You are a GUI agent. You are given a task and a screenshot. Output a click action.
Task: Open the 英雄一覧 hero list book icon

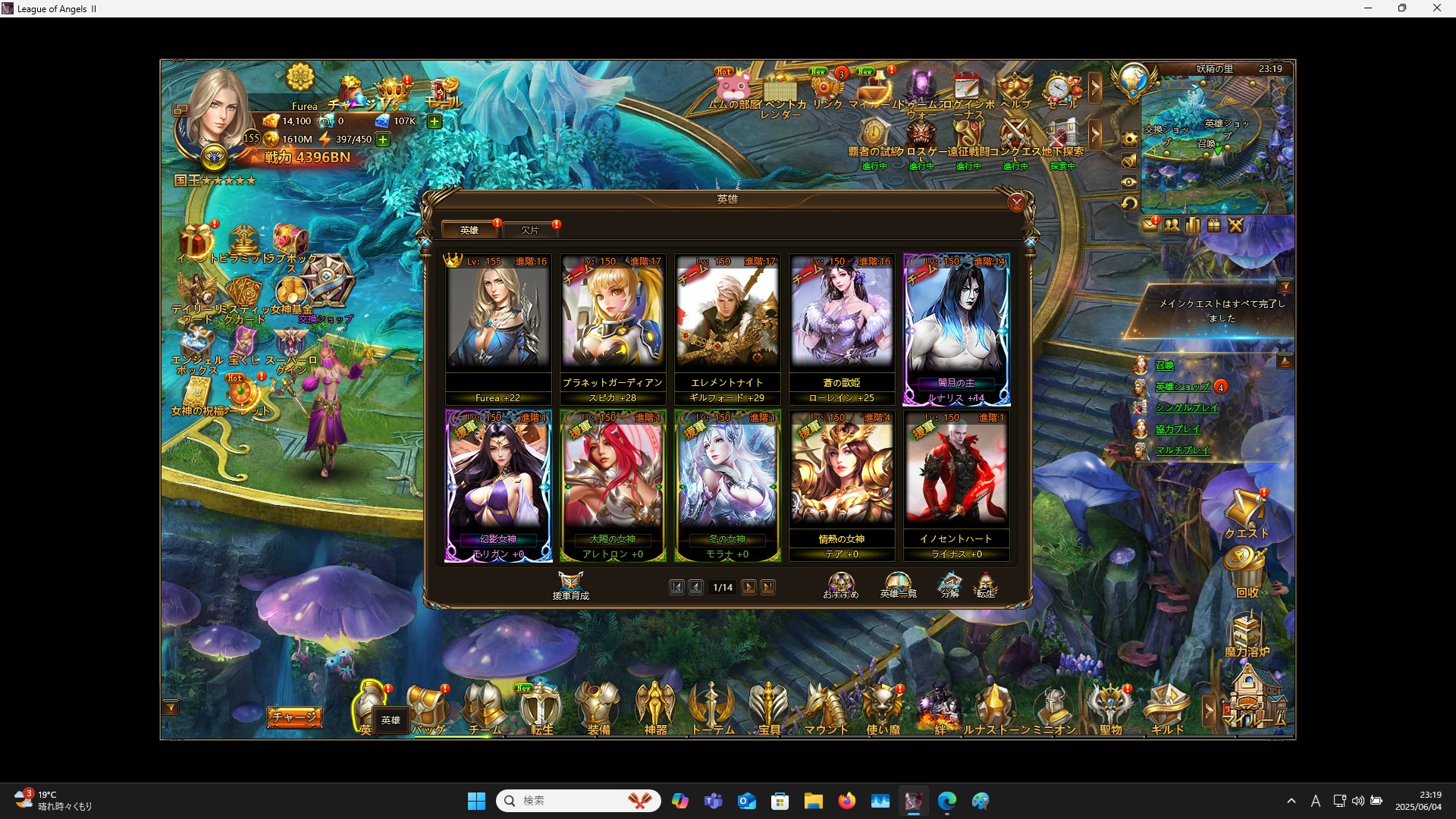(x=897, y=582)
